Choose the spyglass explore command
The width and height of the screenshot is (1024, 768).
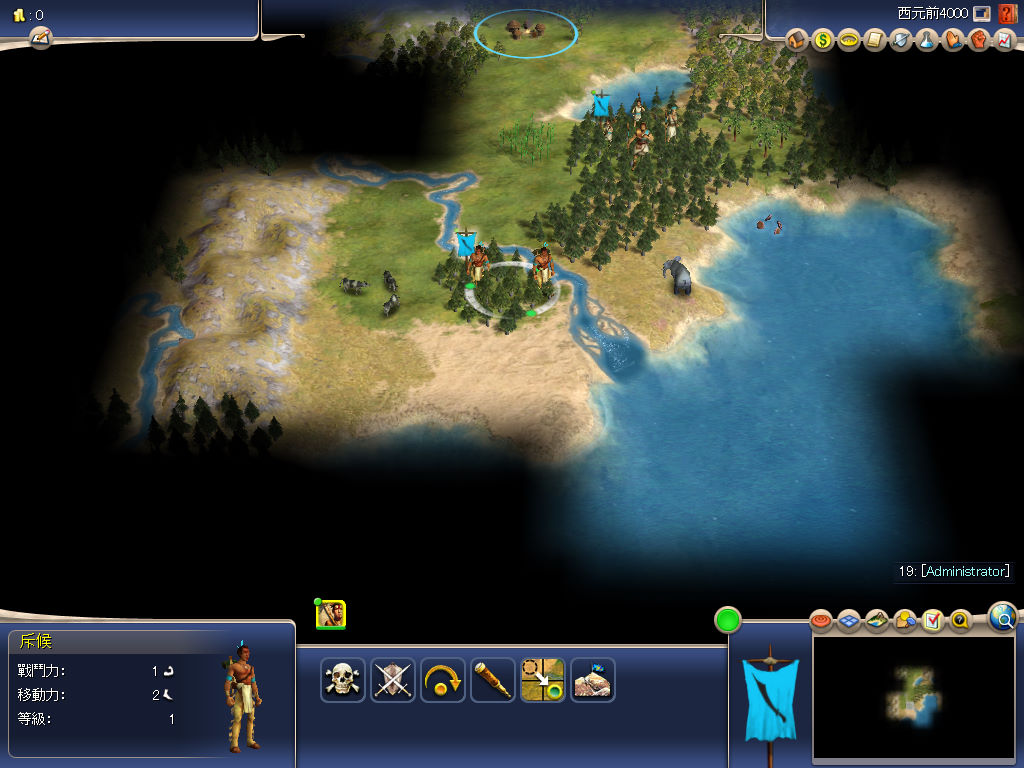click(493, 680)
